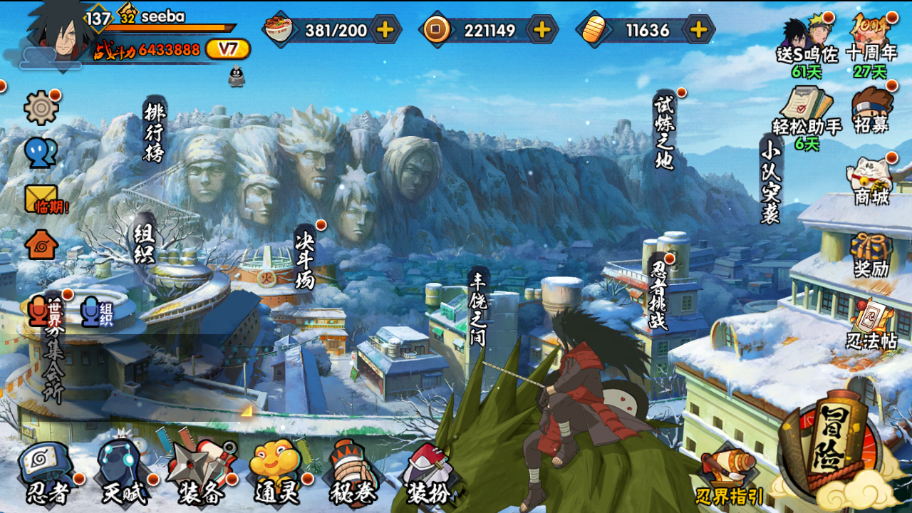Add more ramen stamina with plus button
Image resolution: width=912 pixels, height=513 pixels.
tap(385, 30)
